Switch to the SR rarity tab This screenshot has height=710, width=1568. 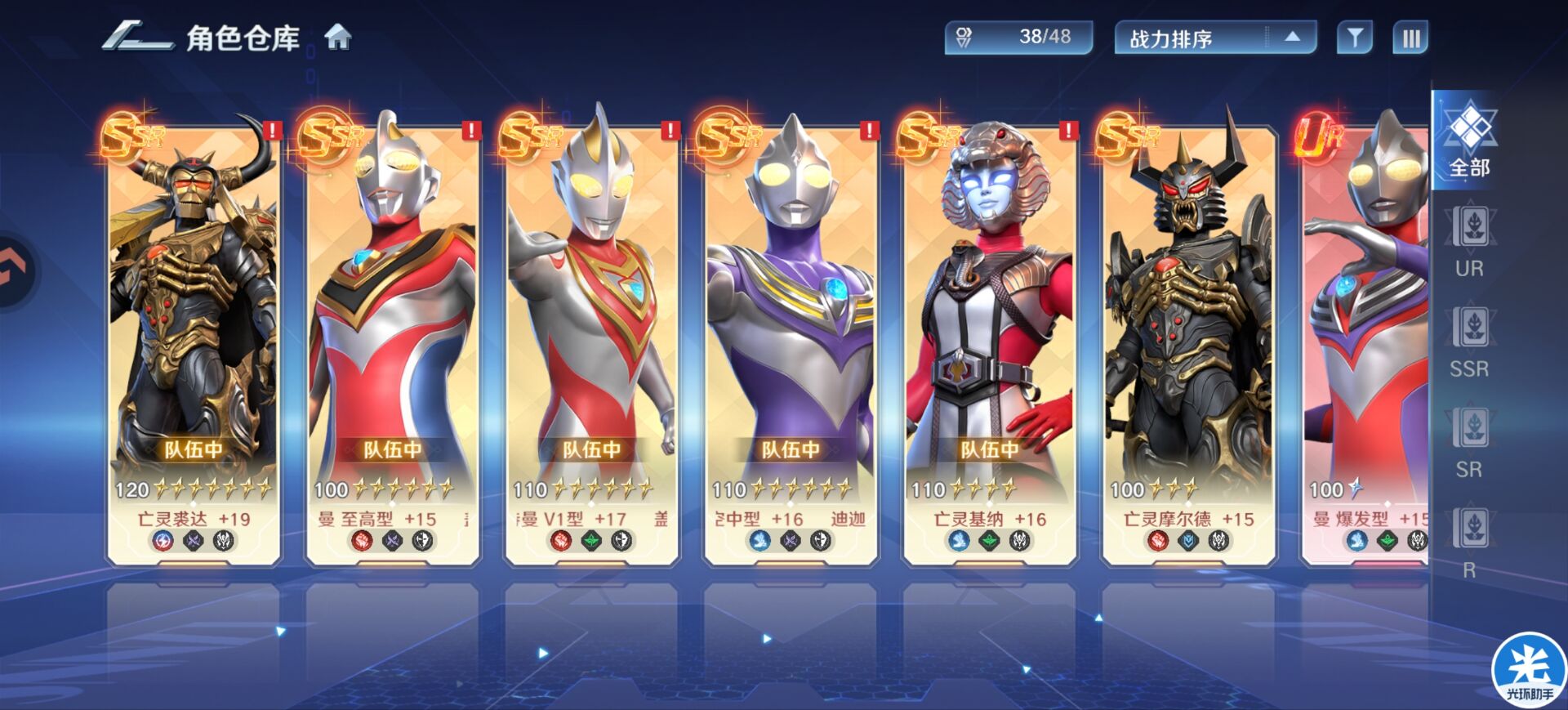1469,443
